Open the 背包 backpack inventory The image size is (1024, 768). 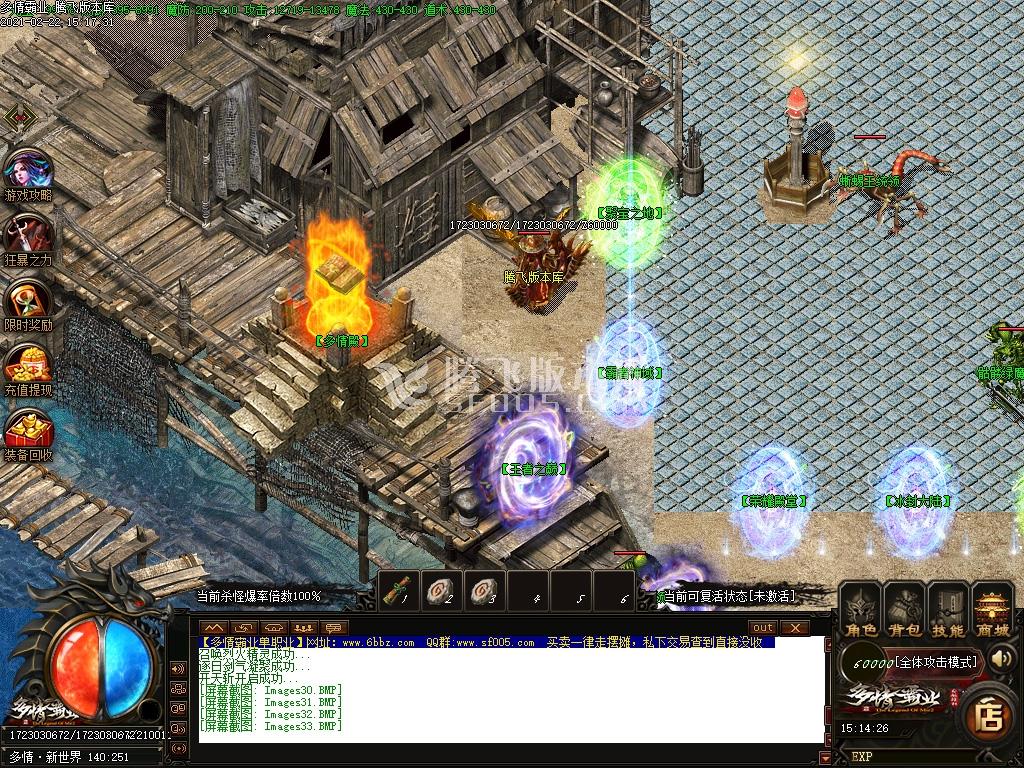coord(904,610)
